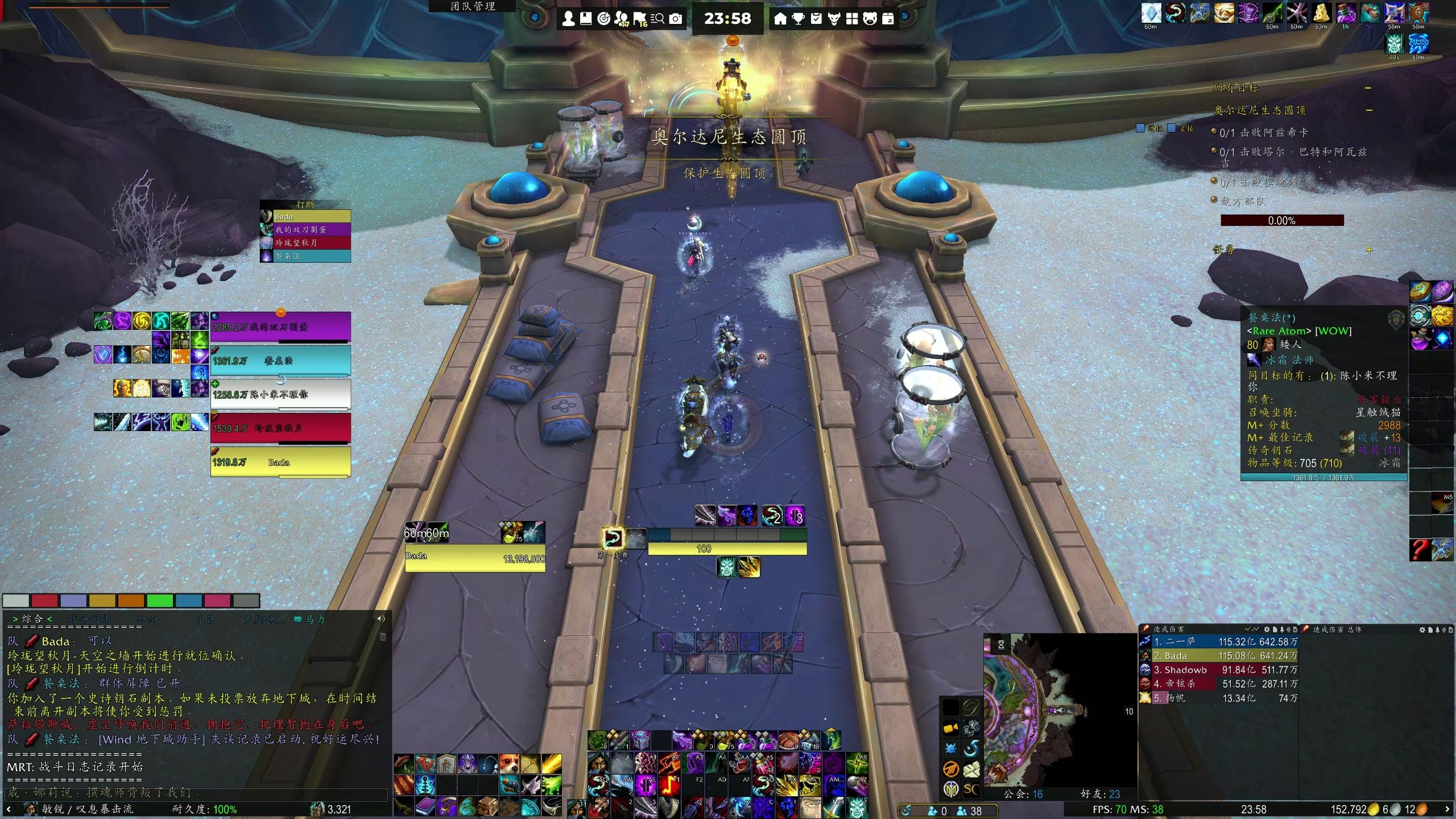Collapse the 奥尔达尼生态圆顶 objective tracker
The image size is (1456, 819).
tap(1369, 110)
